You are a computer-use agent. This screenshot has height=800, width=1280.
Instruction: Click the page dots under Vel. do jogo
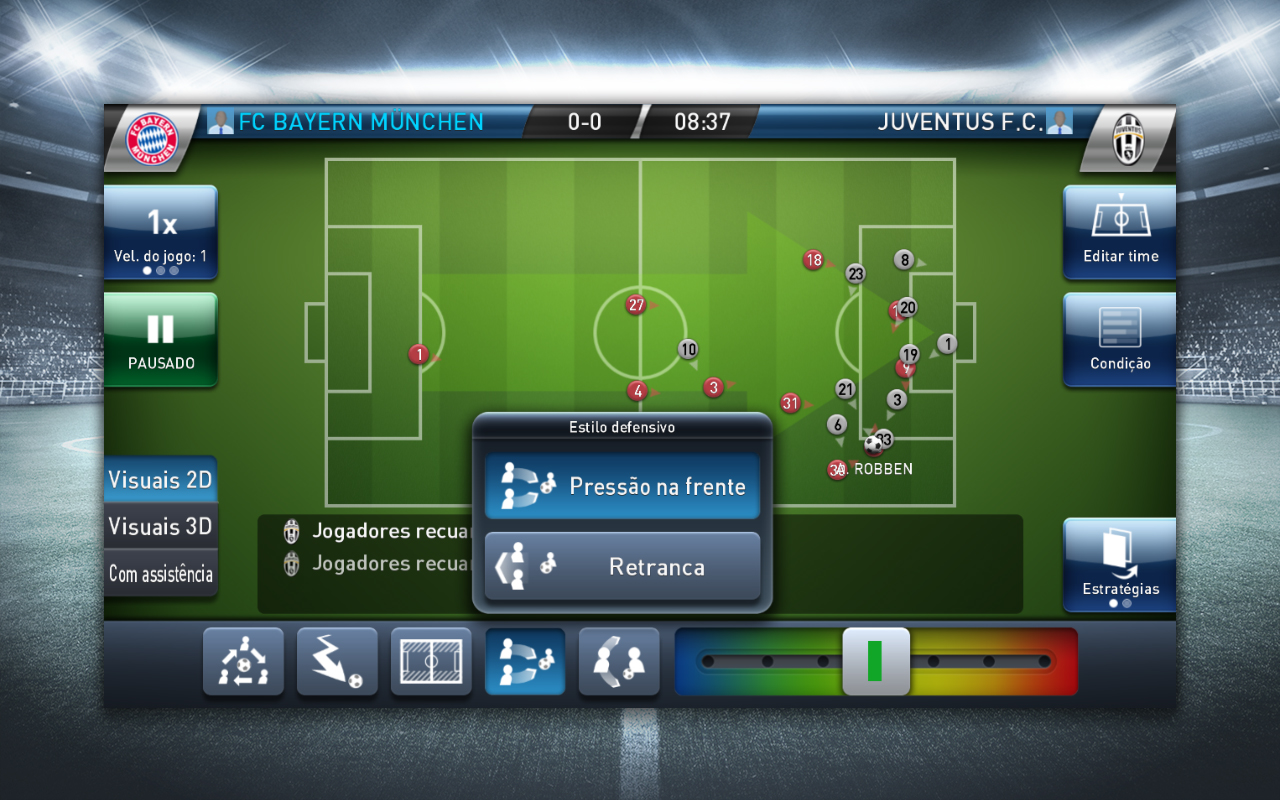point(160,269)
